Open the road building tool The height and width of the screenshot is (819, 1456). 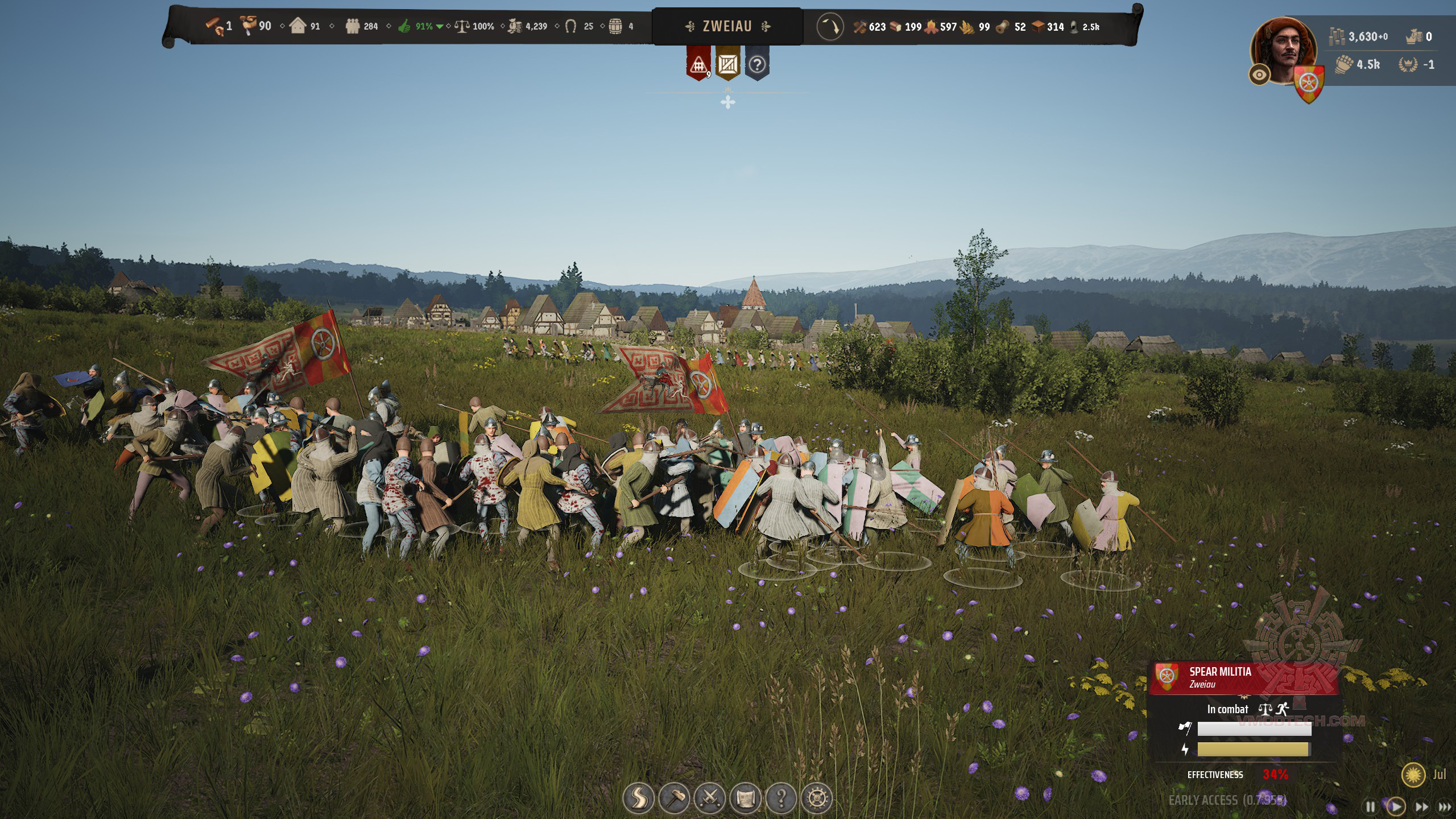(x=638, y=799)
